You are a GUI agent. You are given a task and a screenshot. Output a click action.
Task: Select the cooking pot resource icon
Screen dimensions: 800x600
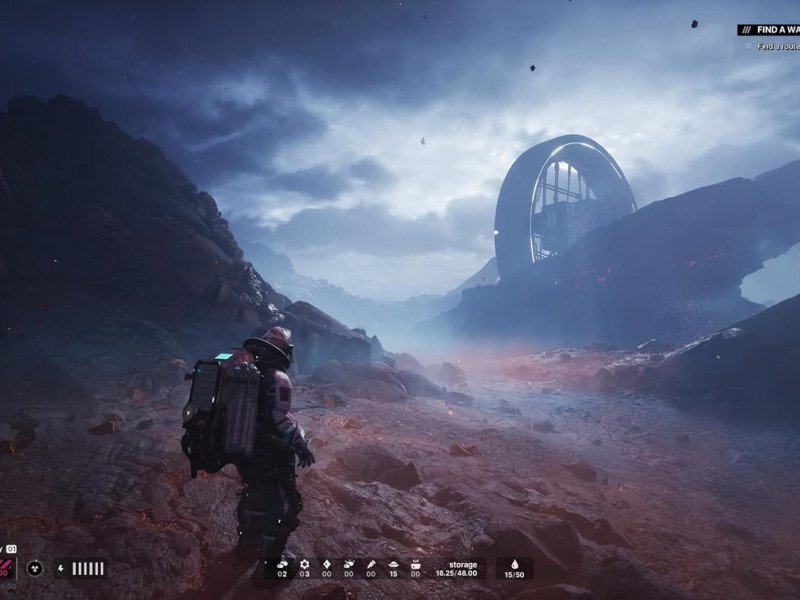tap(414, 563)
